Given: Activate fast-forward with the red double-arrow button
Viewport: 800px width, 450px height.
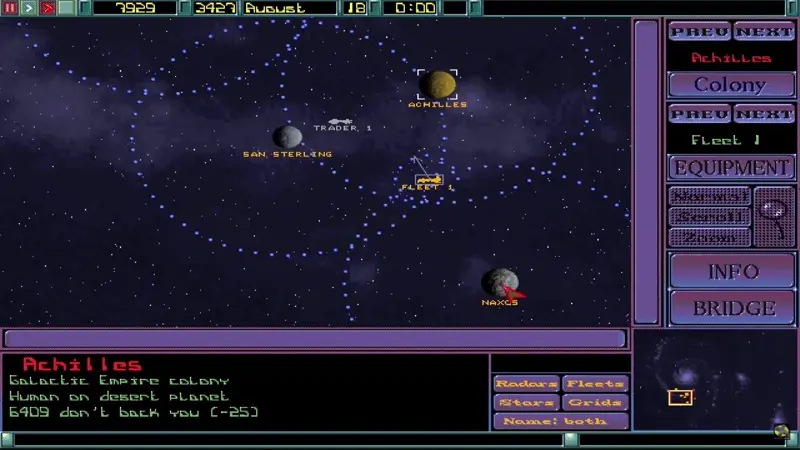Looking at the screenshot, I should [x=47, y=8].
